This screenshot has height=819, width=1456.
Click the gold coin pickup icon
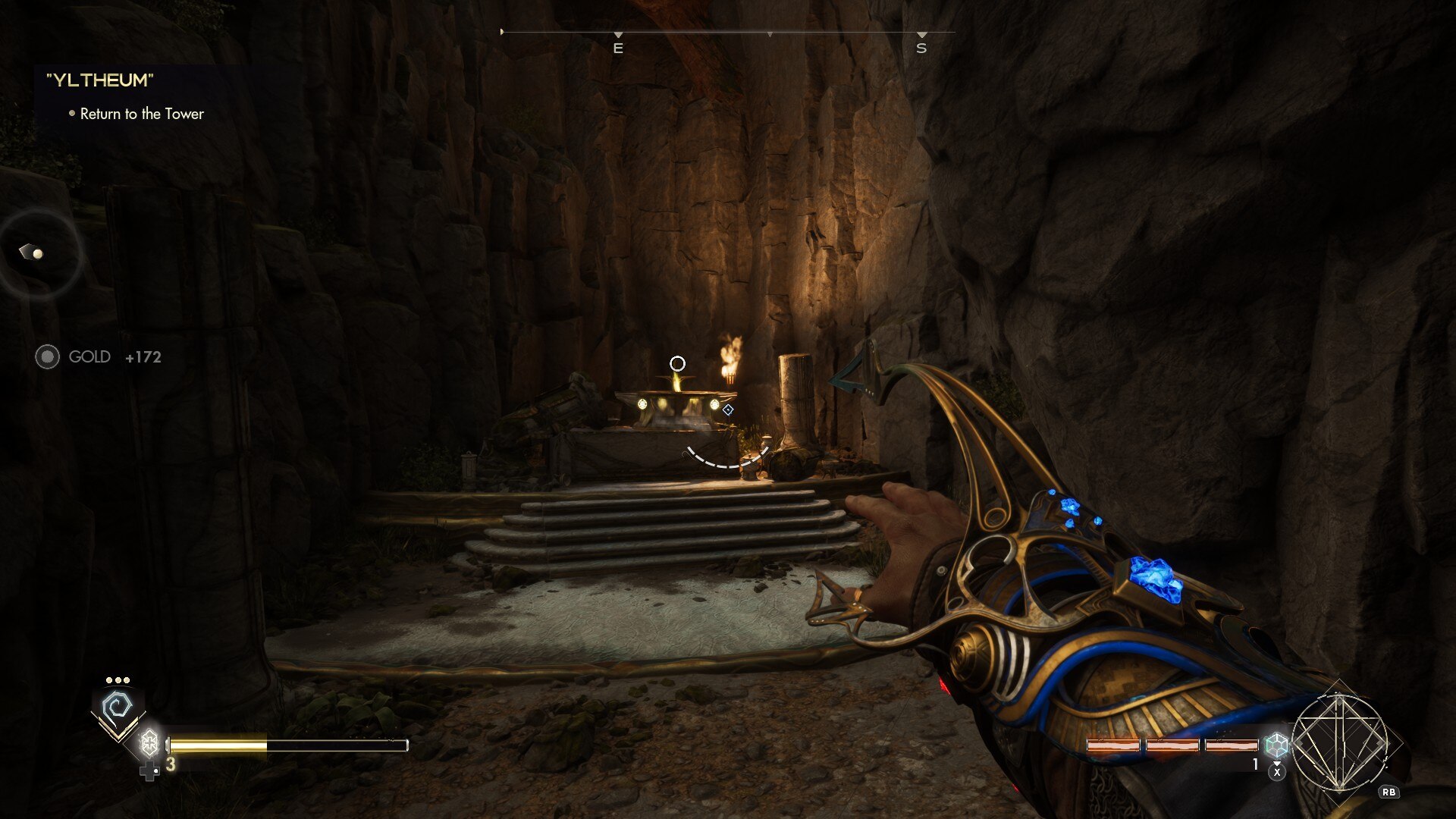pyautogui.click(x=47, y=356)
